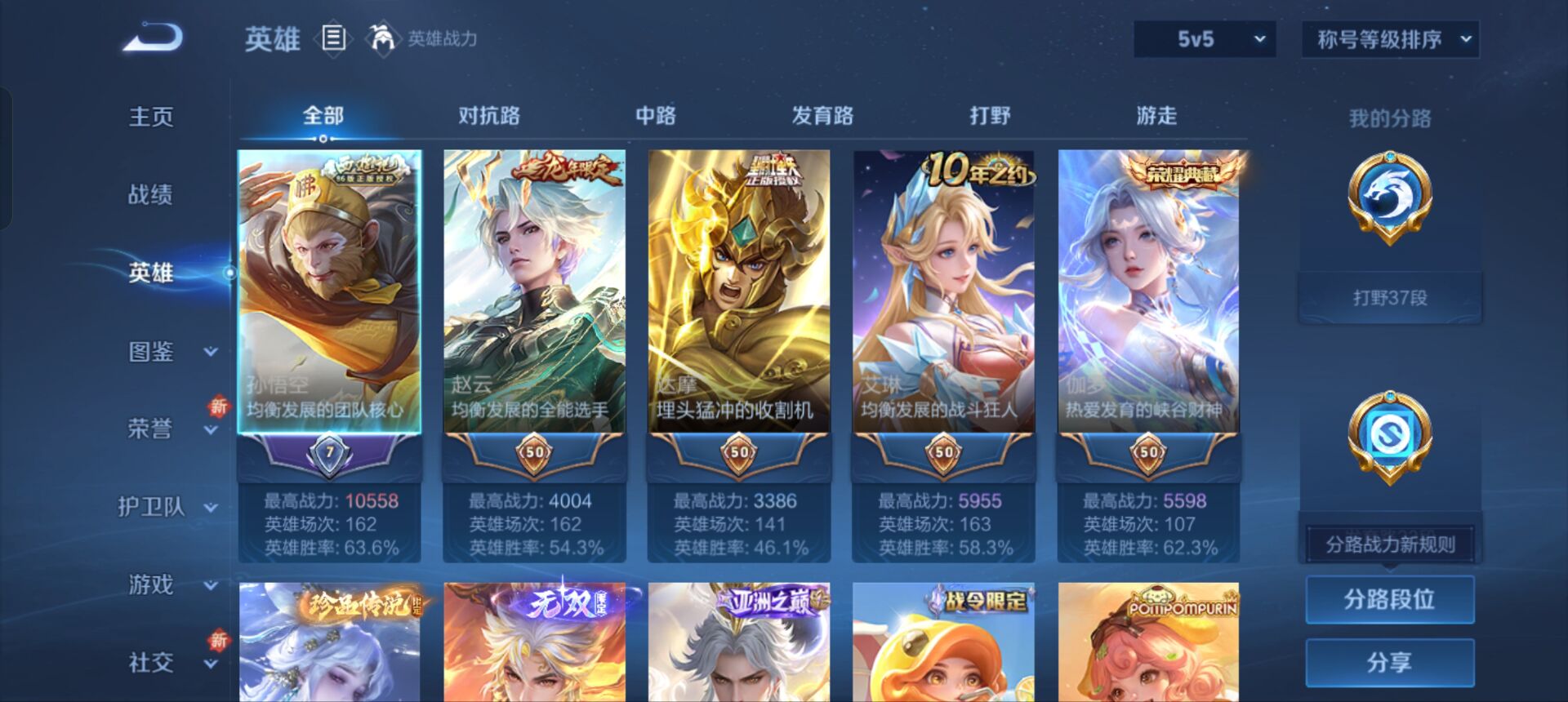Screen dimensions: 1568x702
Task: Open the 5v5 game mode dropdown
Action: point(1205,38)
